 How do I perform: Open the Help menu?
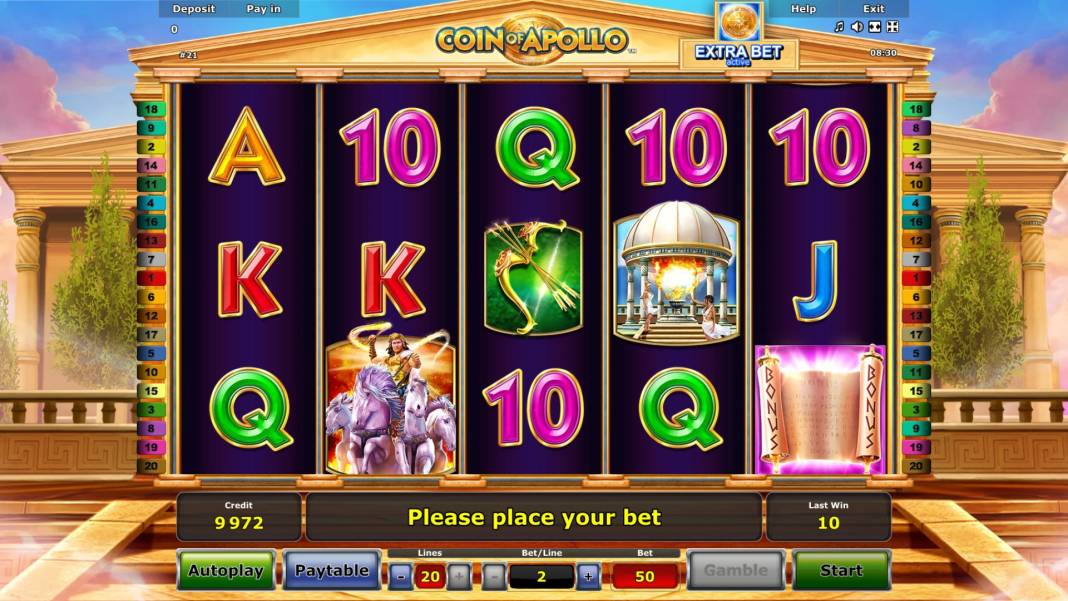point(804,9)
